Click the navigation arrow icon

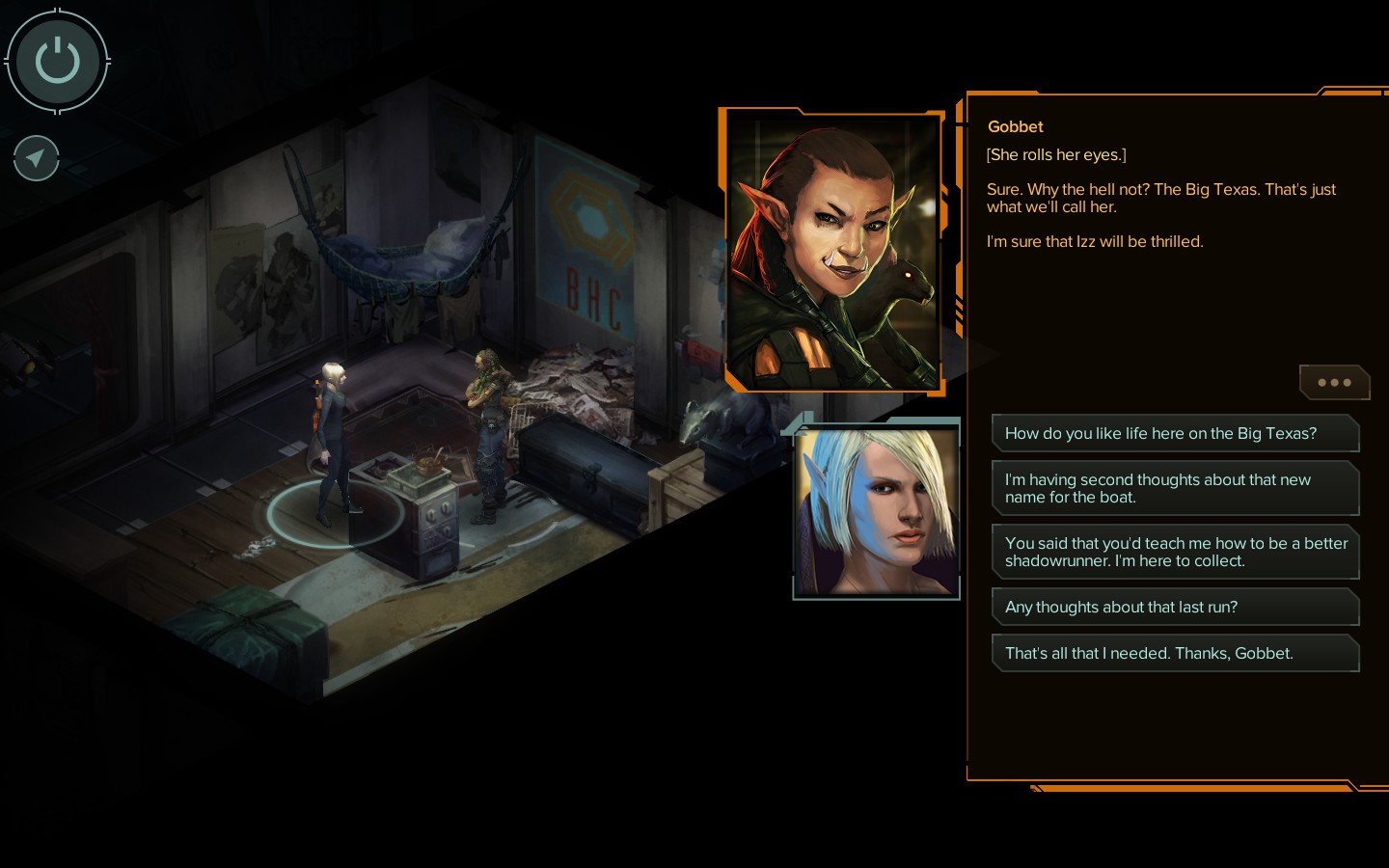point(37,158)
